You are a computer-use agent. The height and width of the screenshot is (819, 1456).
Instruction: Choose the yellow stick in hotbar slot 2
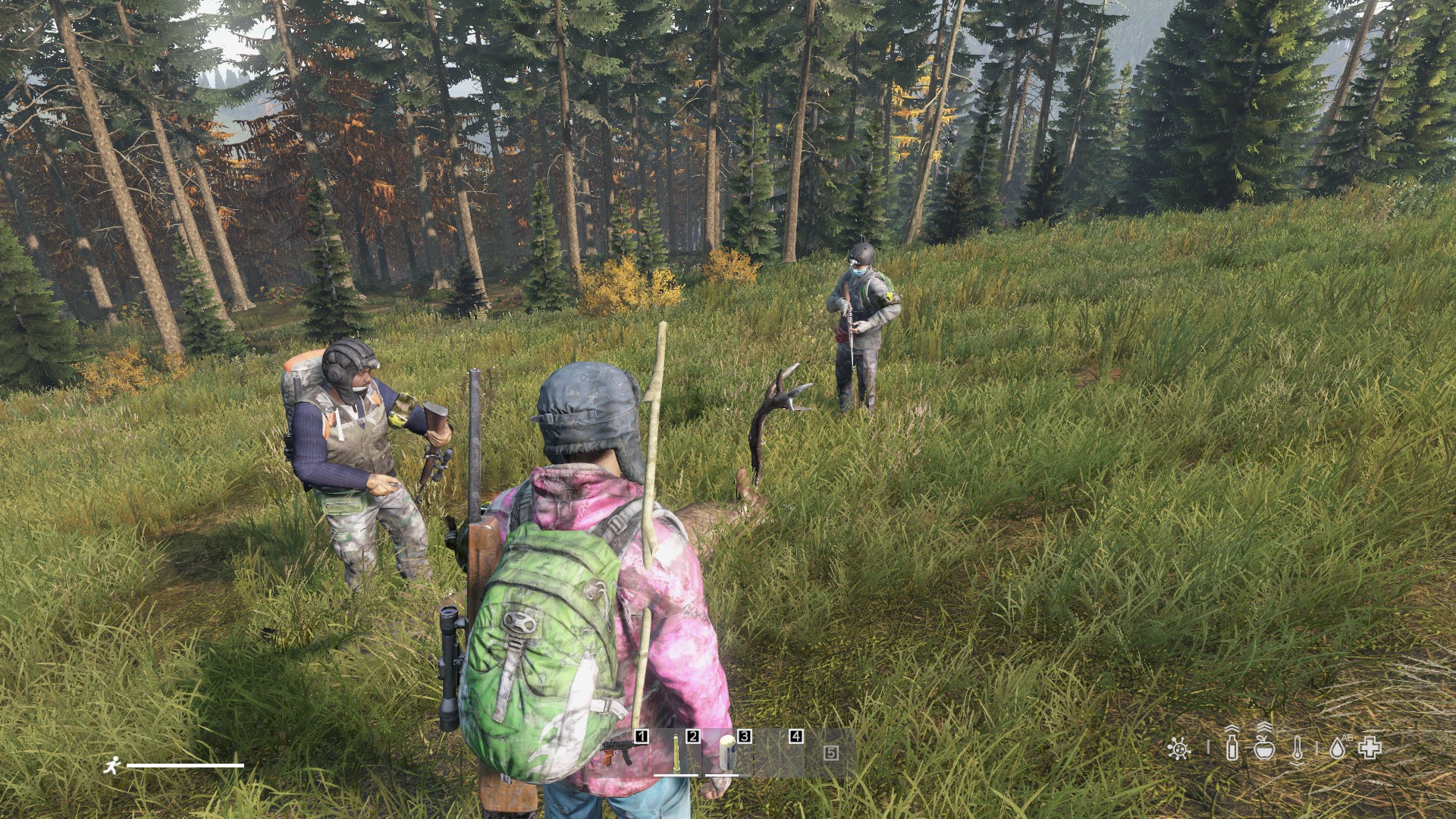676,752
